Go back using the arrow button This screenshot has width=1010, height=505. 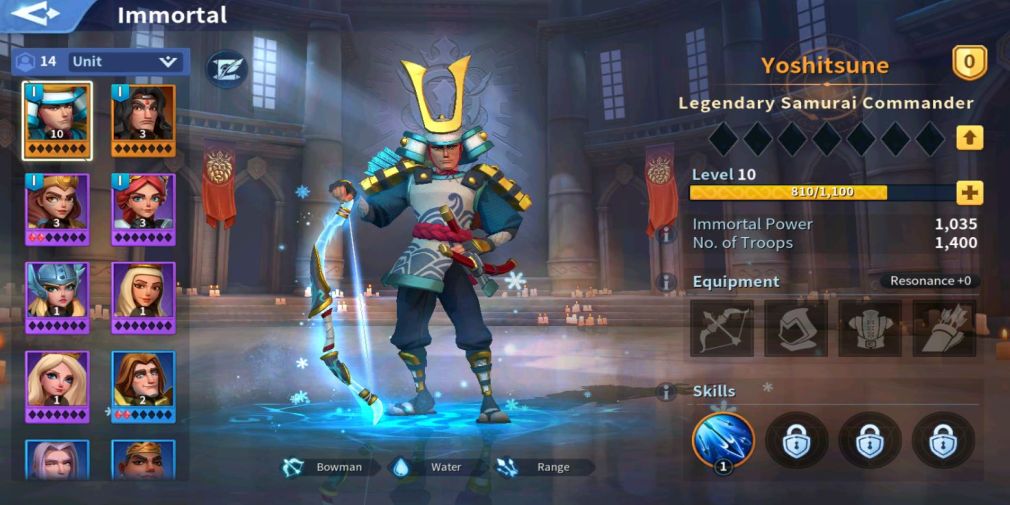(37, 14)
